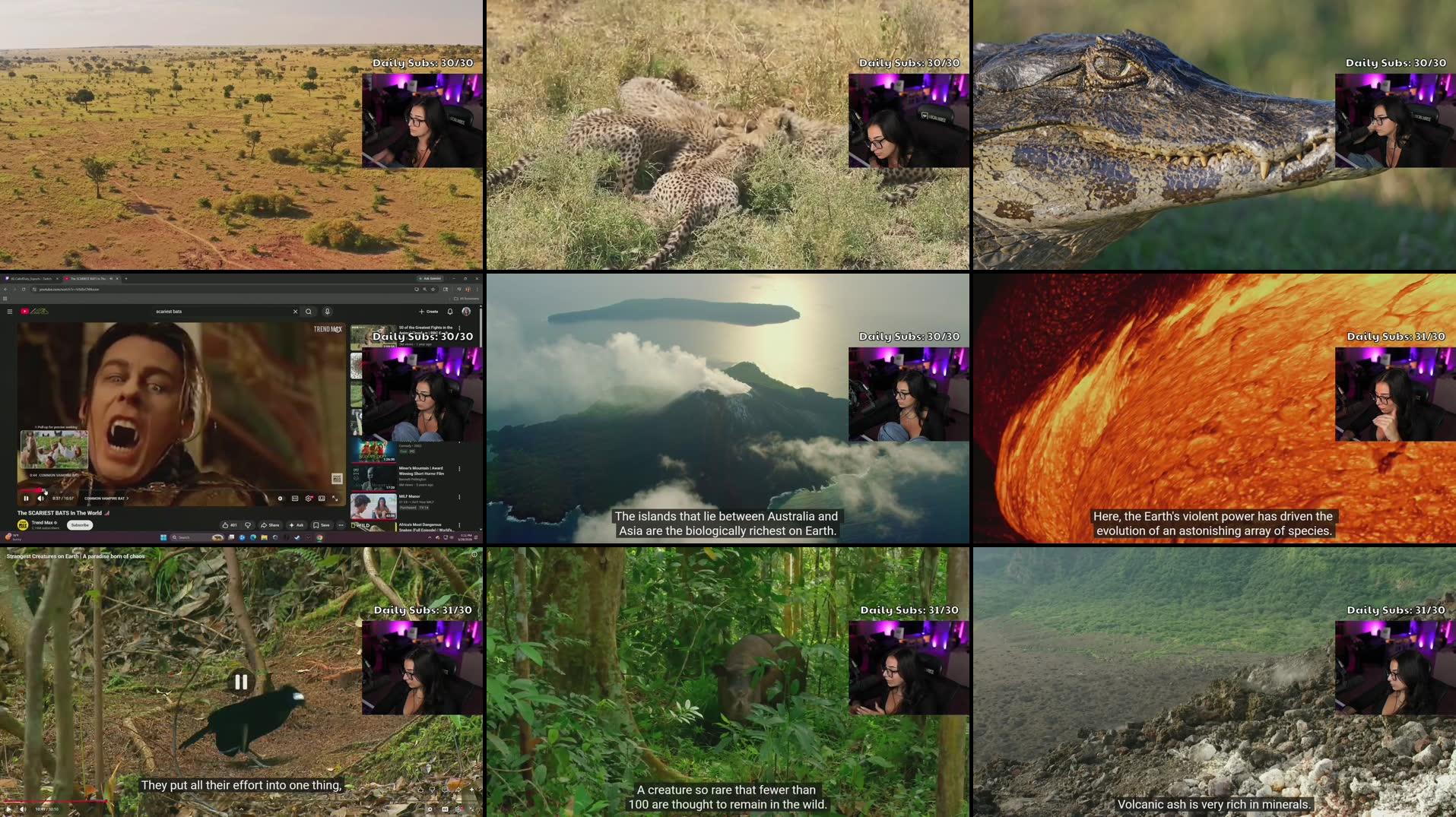Expand the COMMON VAMPIRE BAT chapter chevron
1456x817 pixels.
pyautogui.click(x=128, y=499)
